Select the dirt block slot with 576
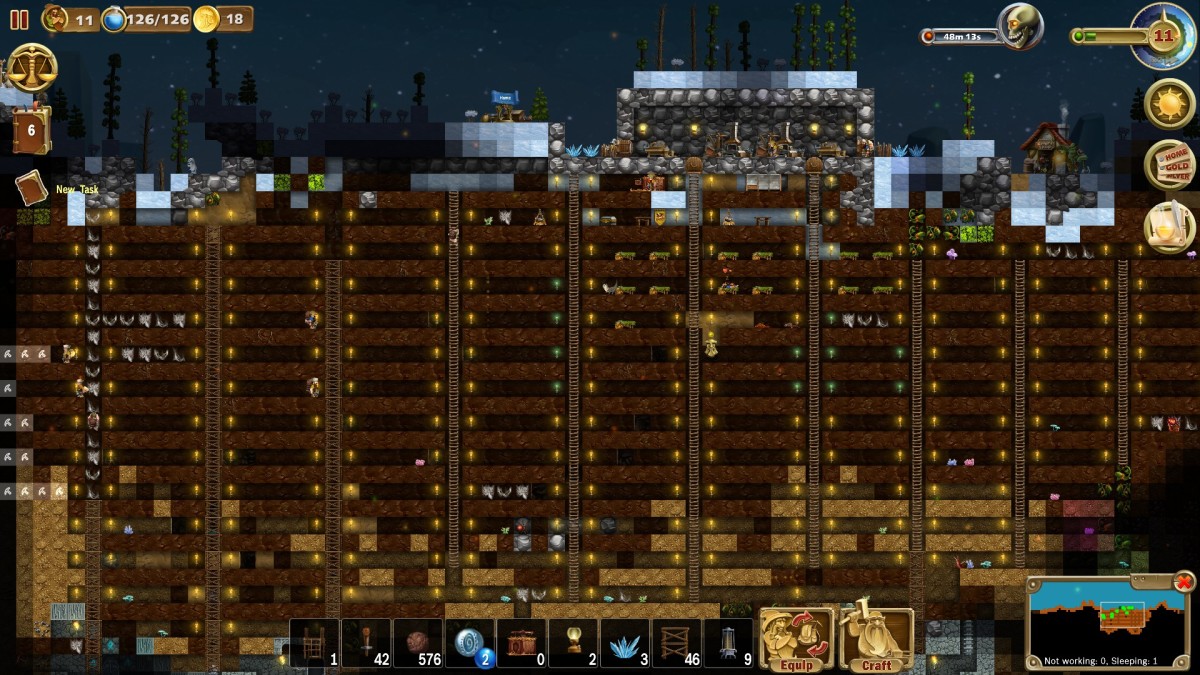Viewport: 1200px width, 675px height. (418, 643)
